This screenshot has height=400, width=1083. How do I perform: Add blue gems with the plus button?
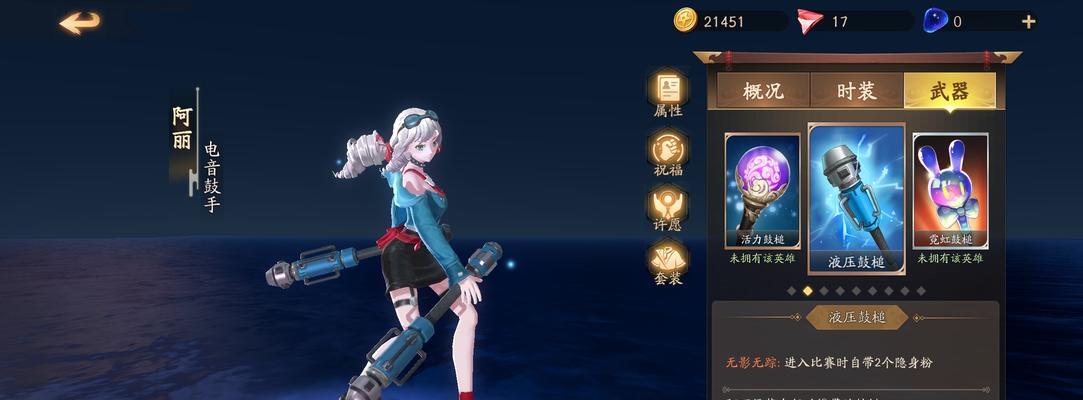(1028, 21)
